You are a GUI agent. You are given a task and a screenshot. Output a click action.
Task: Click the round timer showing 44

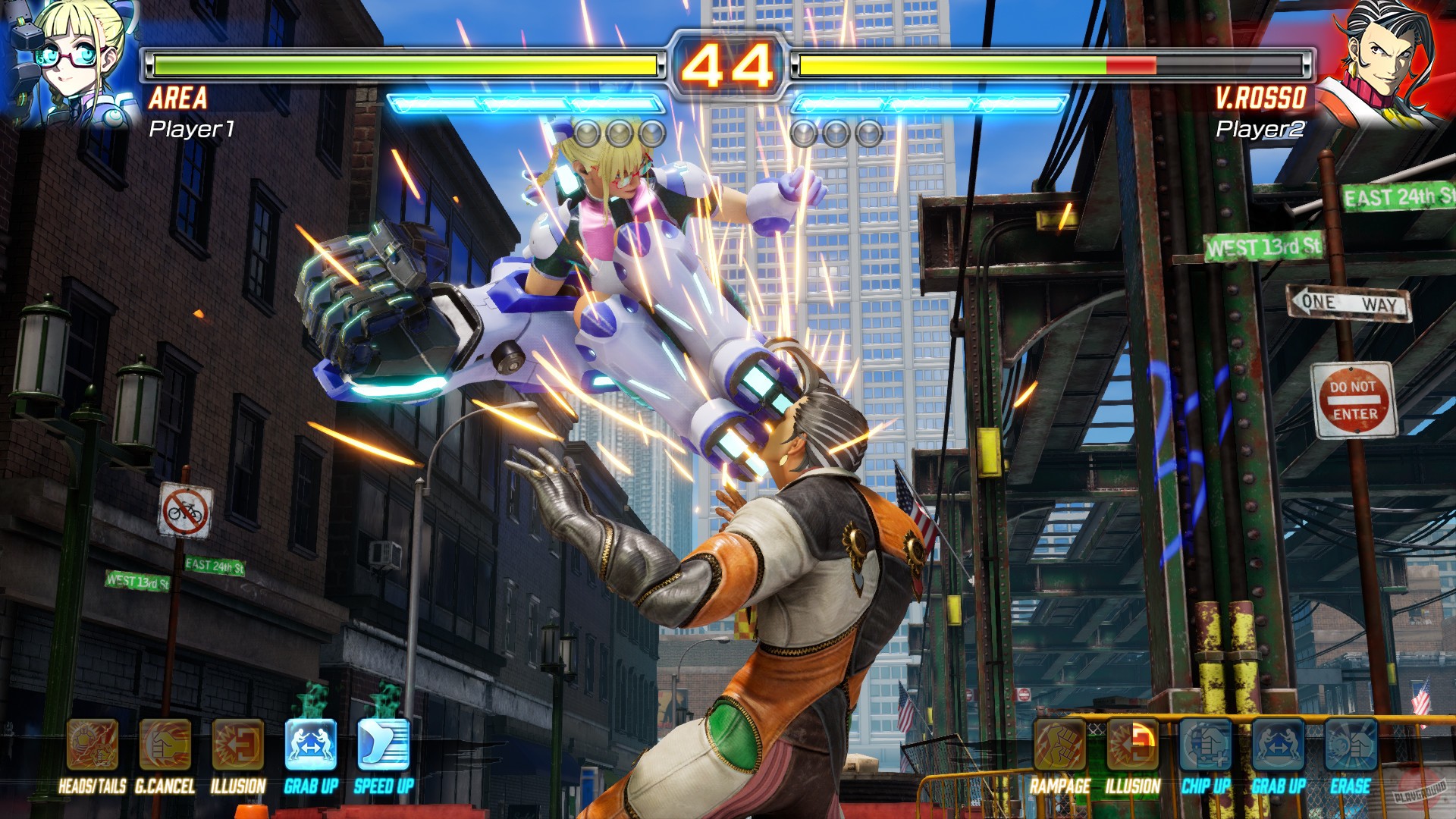click(727, 64)
